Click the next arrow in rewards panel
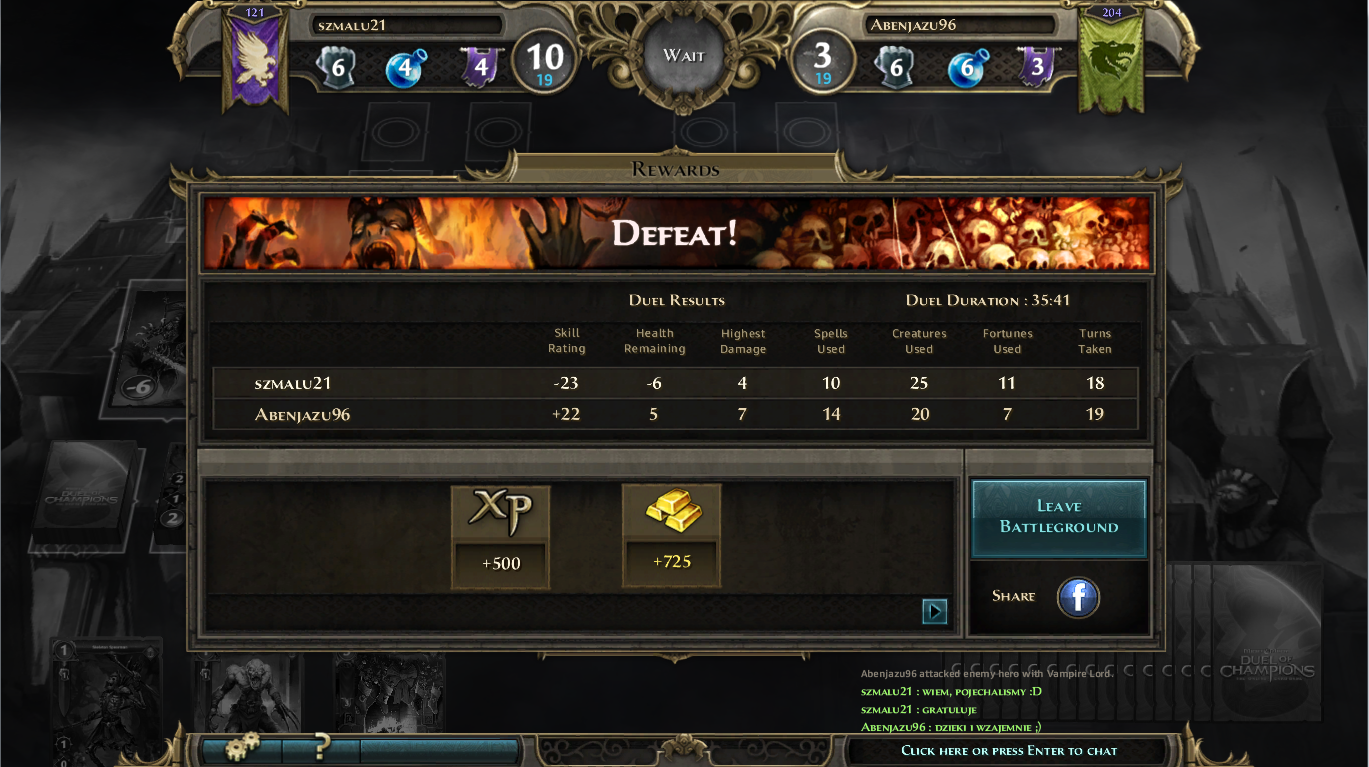The image size is (1369, 767). coord(934,611)
